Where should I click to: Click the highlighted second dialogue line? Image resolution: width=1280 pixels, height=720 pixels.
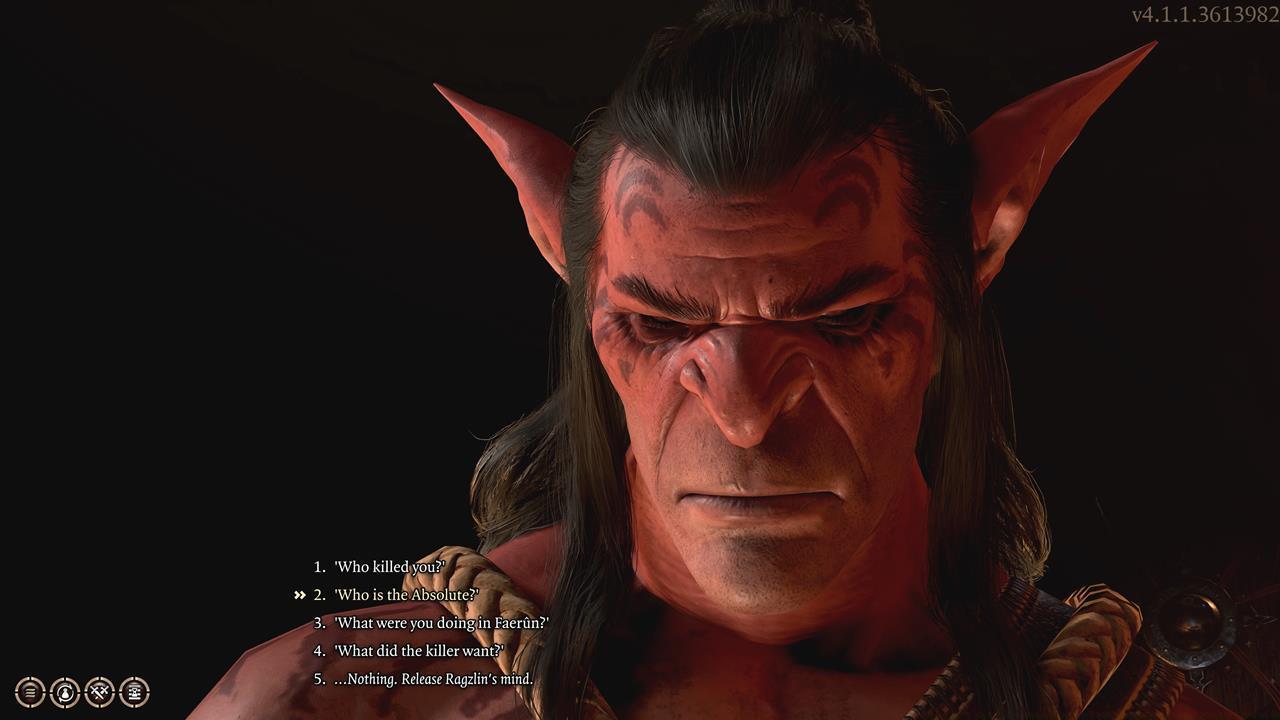pyautogui.click(x=404, y=592)
